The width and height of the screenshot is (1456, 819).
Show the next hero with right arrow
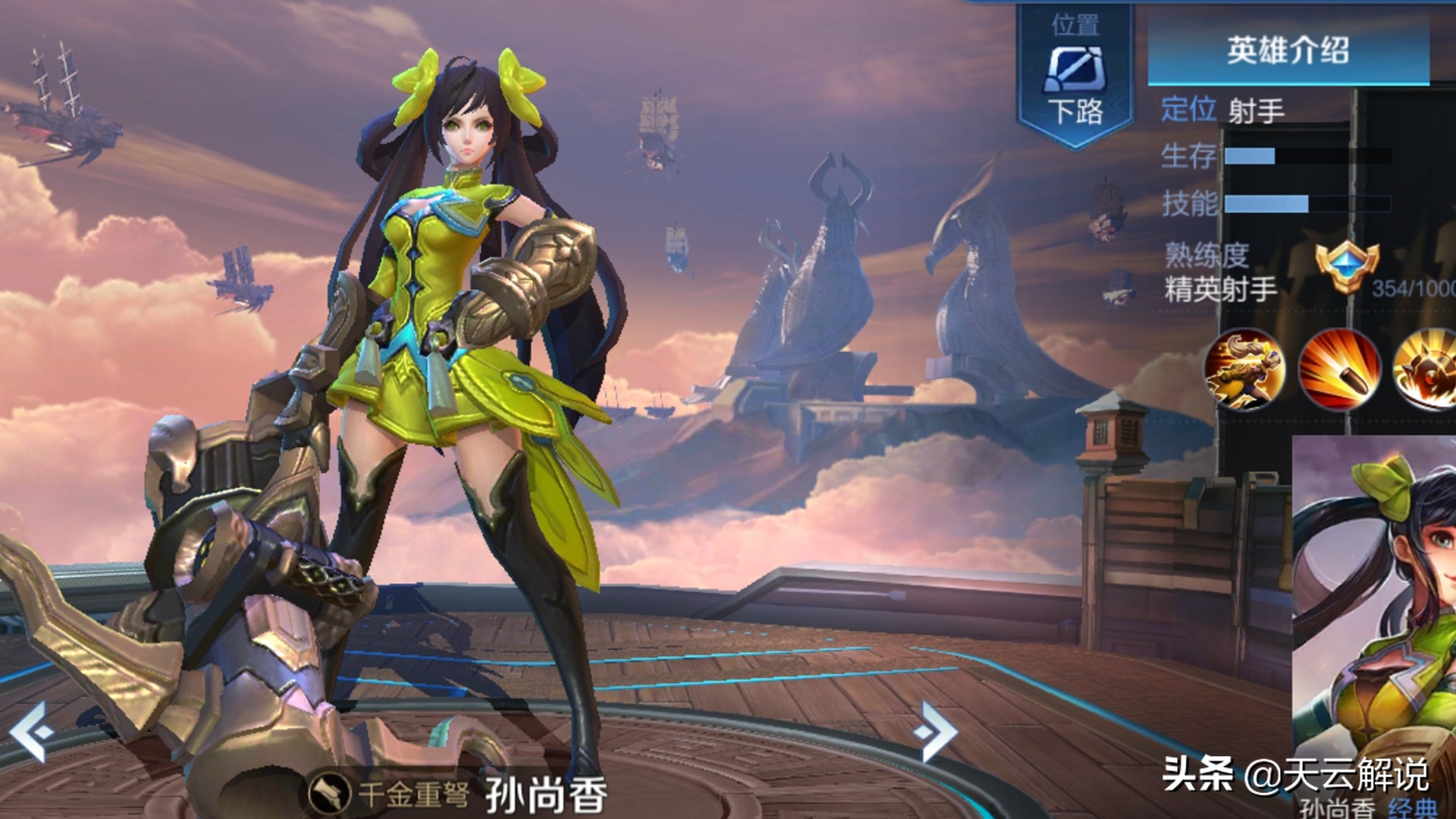click(937, 732)
